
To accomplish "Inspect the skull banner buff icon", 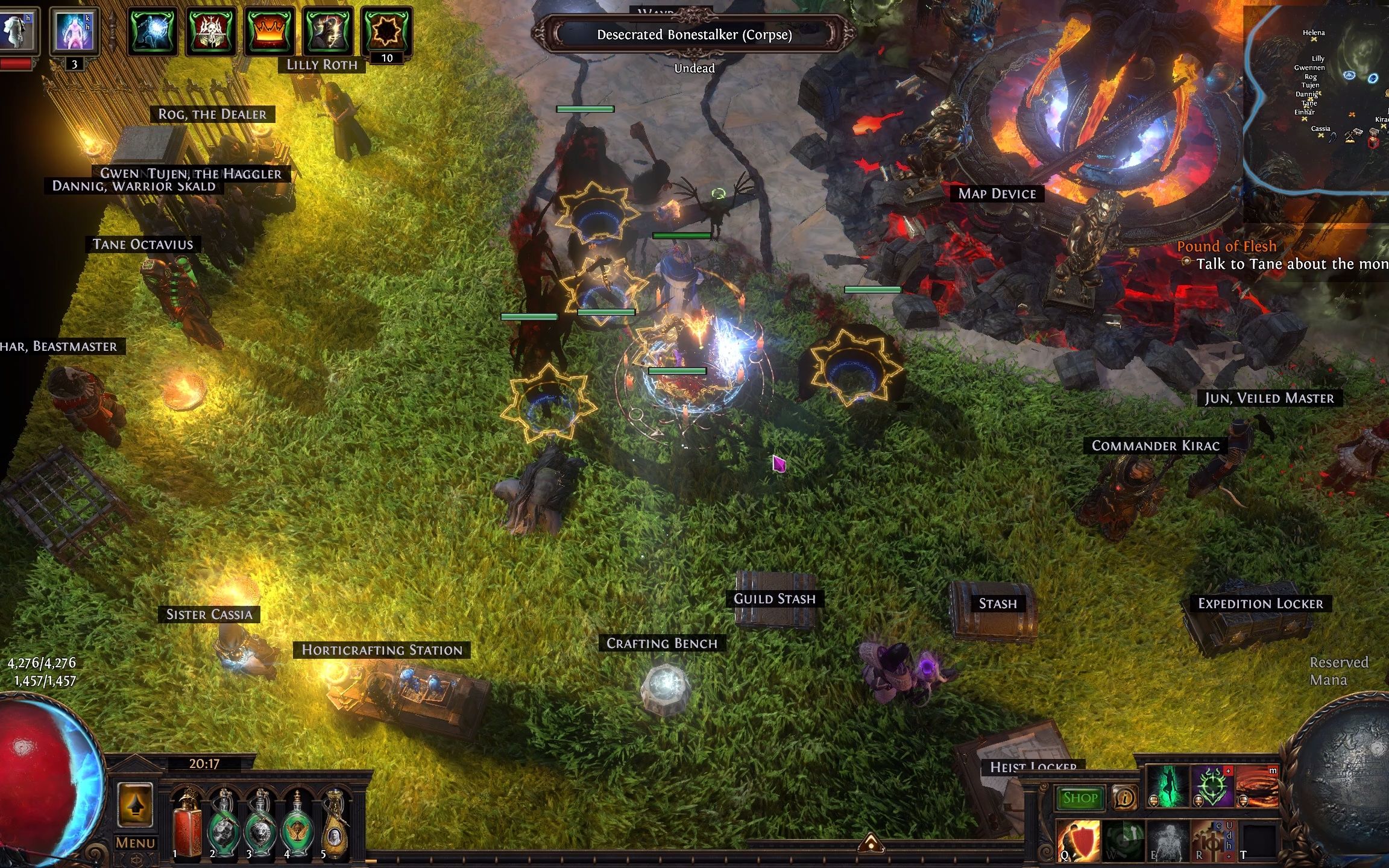I will click(211, 31).
